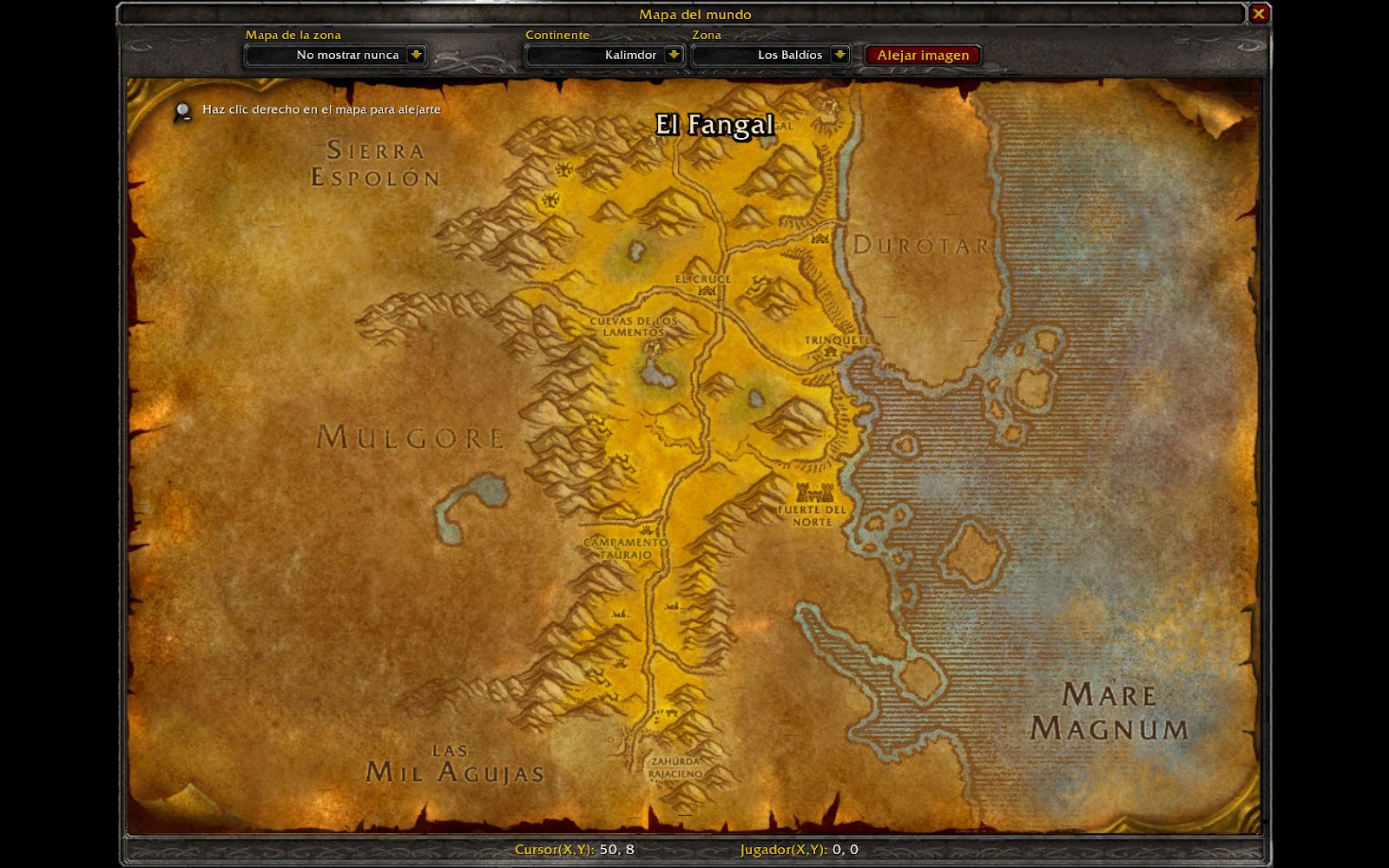
Task: Click a tower icon near Sierra Espolón
Action: 564,168
